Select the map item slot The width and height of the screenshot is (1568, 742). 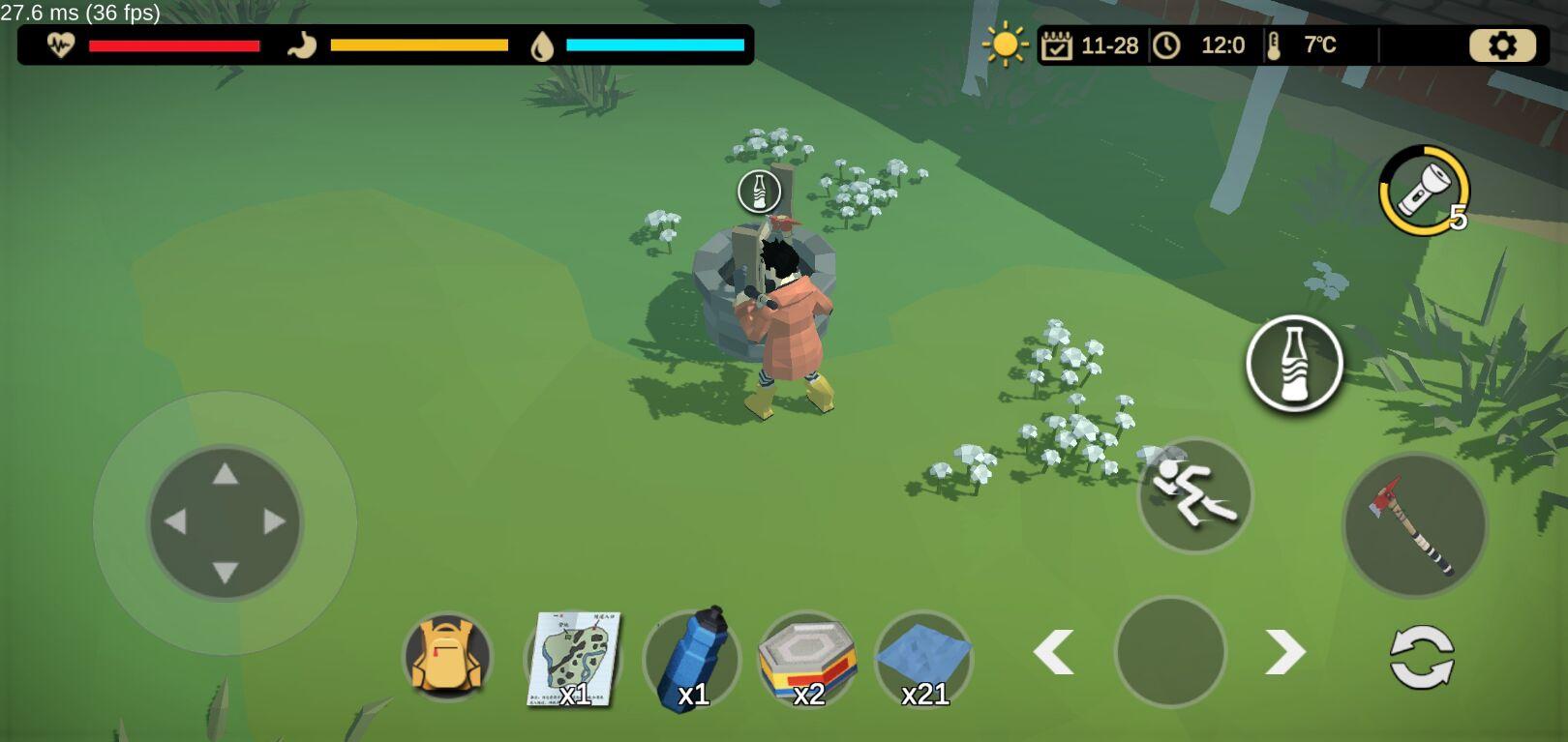(575, 659)
